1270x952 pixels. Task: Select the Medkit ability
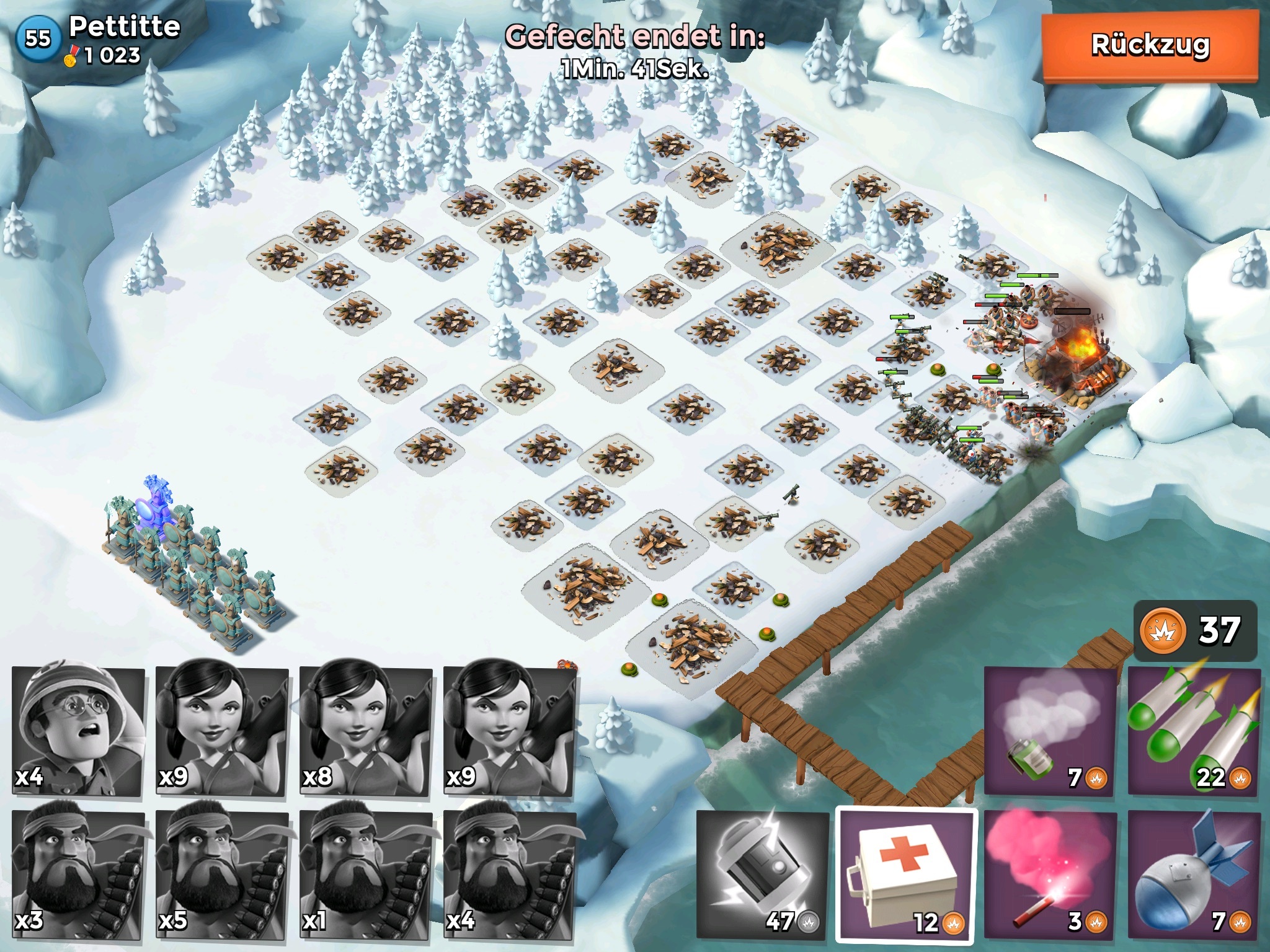[x=906, y=874]
